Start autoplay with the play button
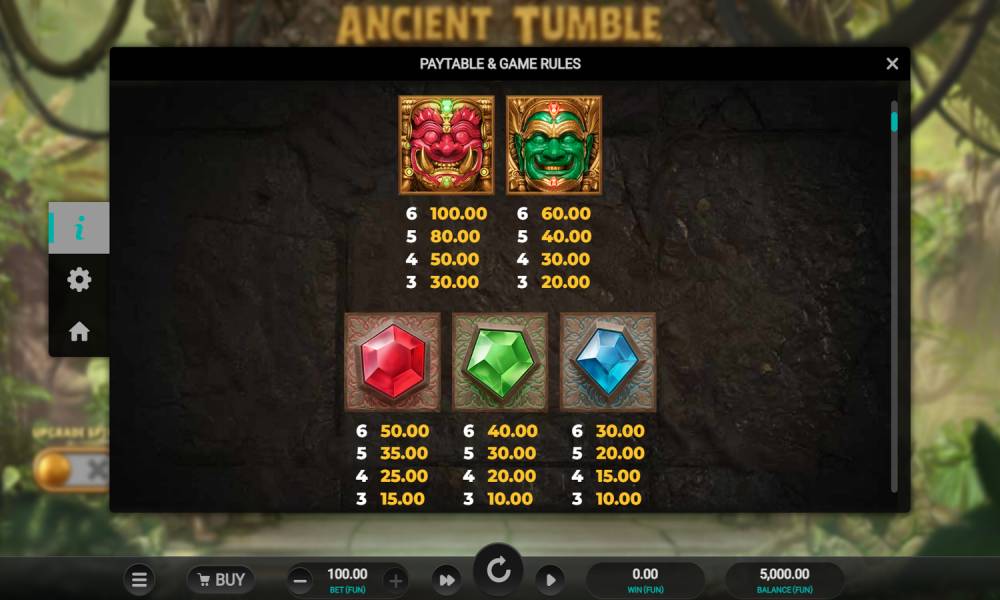Screen dimensions: 1000x600 (549, 580)
